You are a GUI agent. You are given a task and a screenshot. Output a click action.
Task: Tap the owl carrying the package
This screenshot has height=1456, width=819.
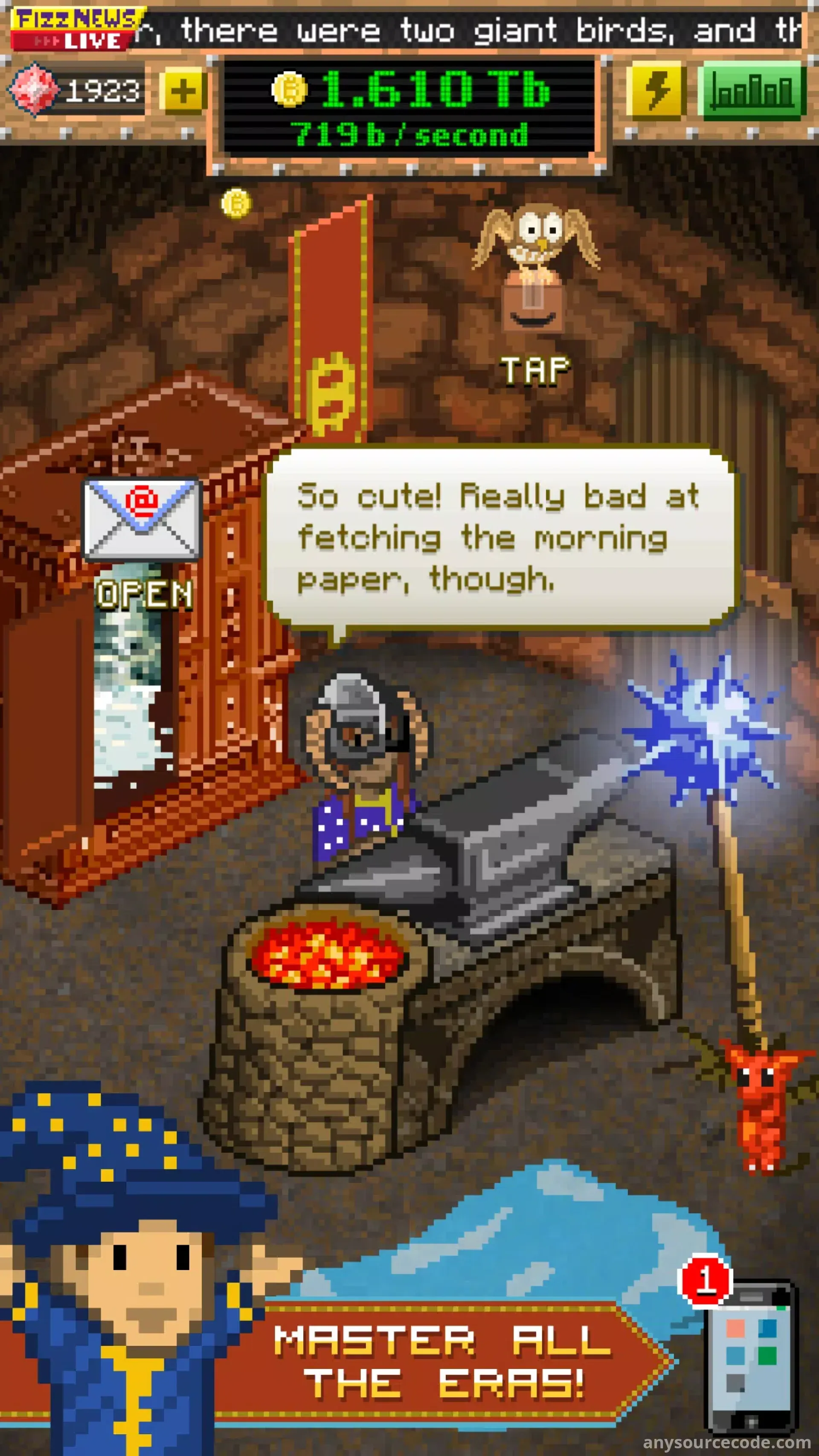(x=534, y=266)
